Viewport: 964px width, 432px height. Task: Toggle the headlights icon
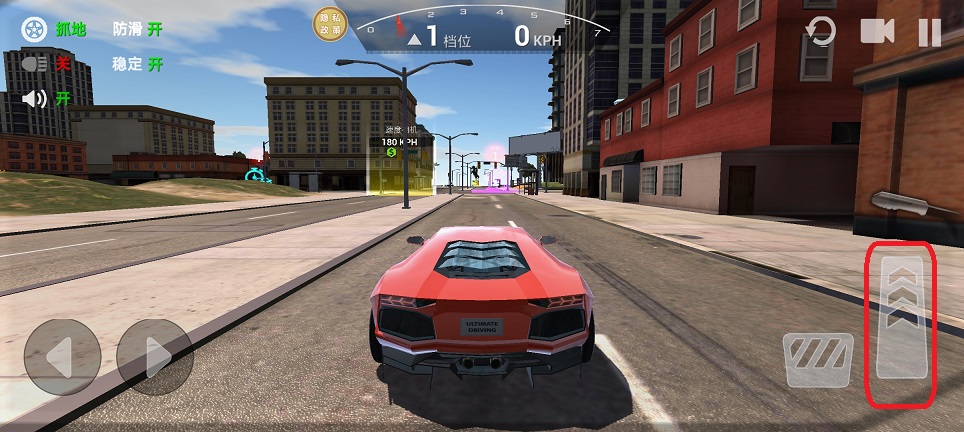36,64
